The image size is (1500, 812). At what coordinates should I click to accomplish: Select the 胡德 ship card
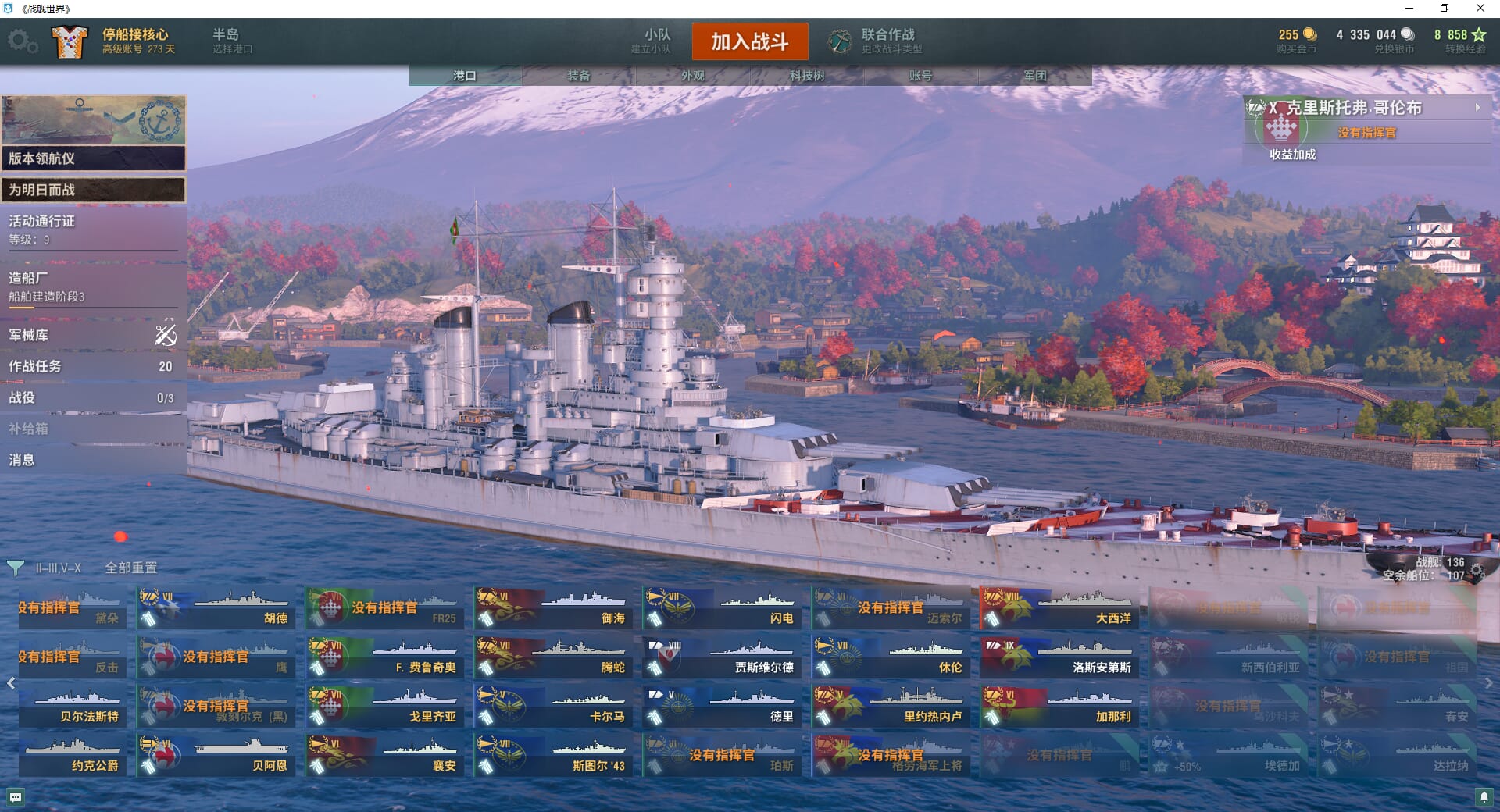215,608
